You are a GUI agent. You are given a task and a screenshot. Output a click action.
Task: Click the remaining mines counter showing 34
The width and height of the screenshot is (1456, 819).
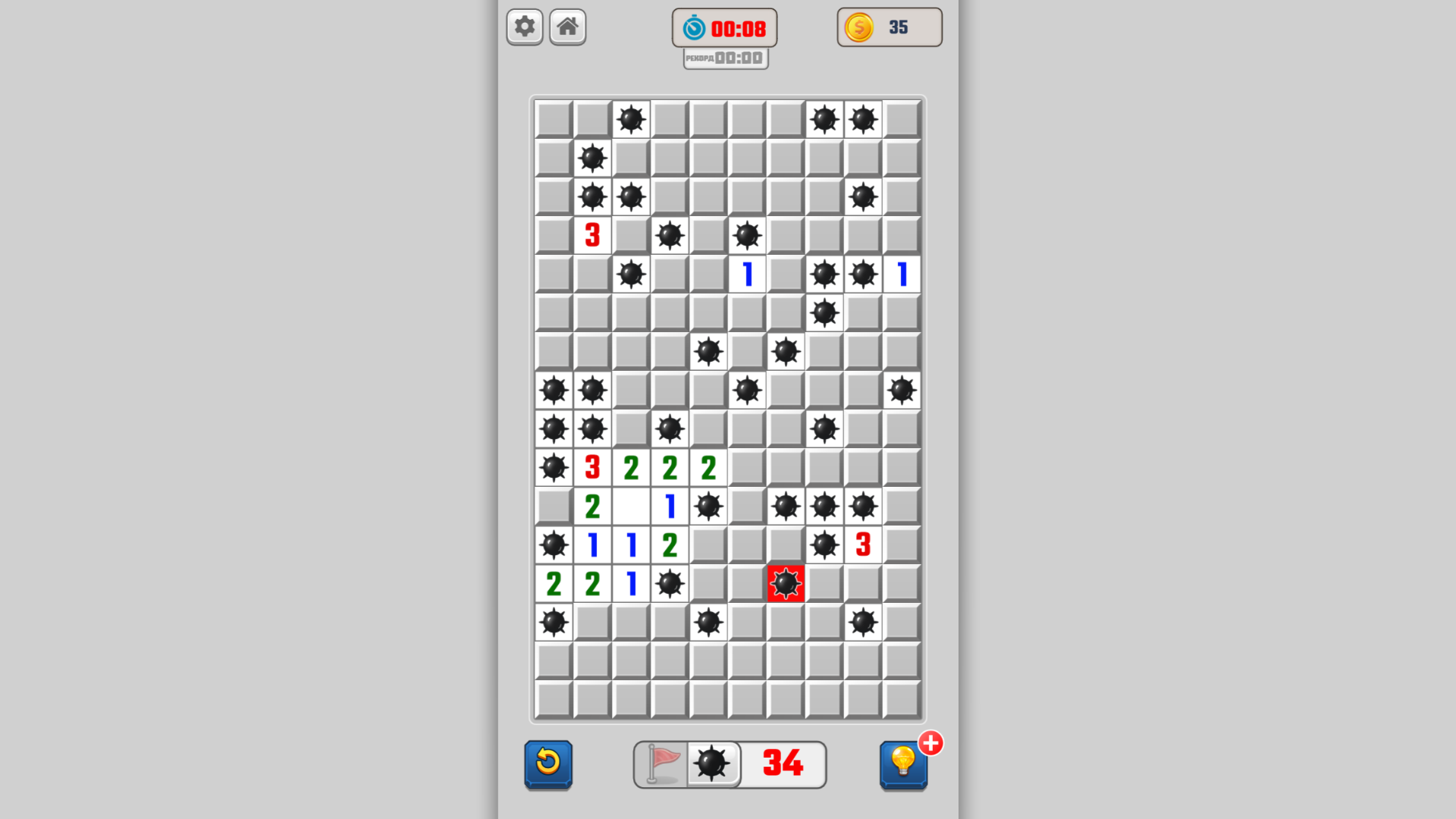click(x=780, y=764)
